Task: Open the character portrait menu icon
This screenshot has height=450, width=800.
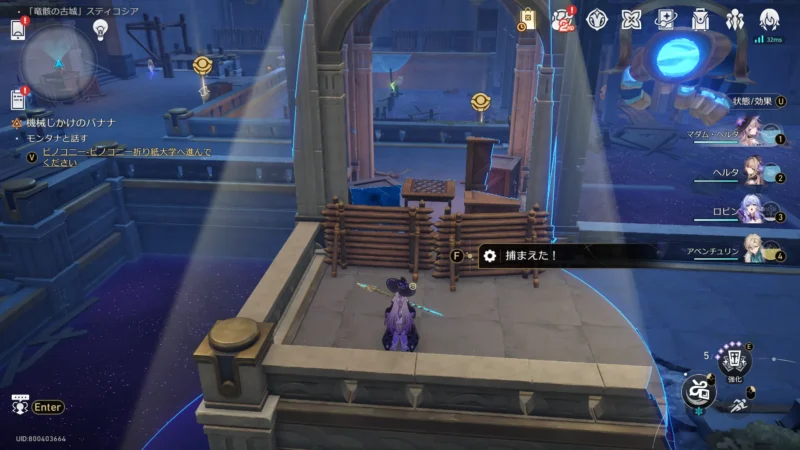Action: click(769, 19)
